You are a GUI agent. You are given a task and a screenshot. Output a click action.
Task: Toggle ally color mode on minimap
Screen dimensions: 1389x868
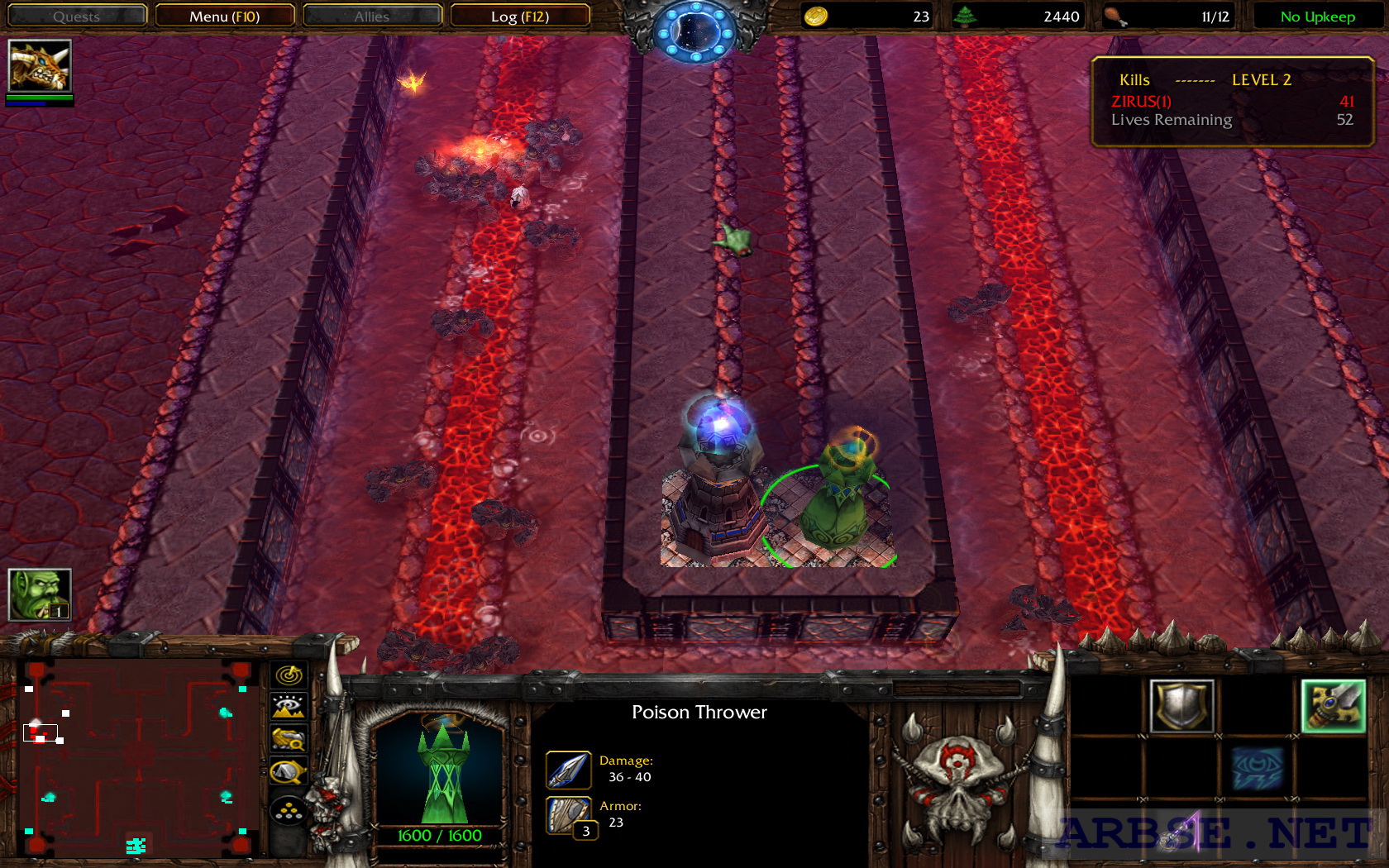click(289, 738)
